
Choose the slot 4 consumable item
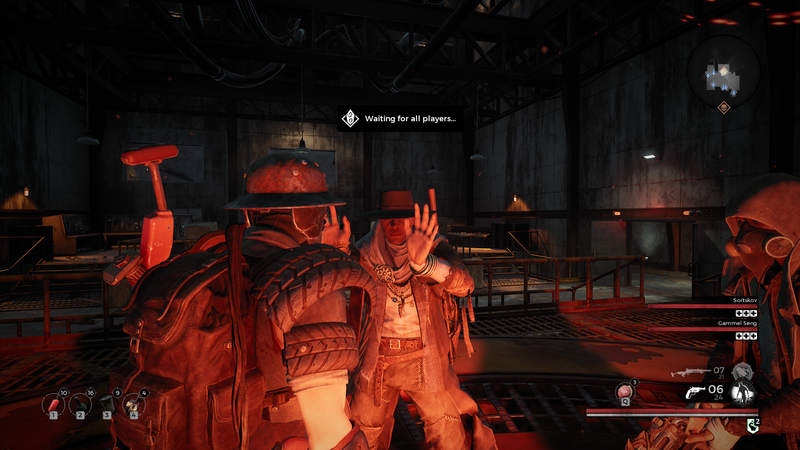133,404
